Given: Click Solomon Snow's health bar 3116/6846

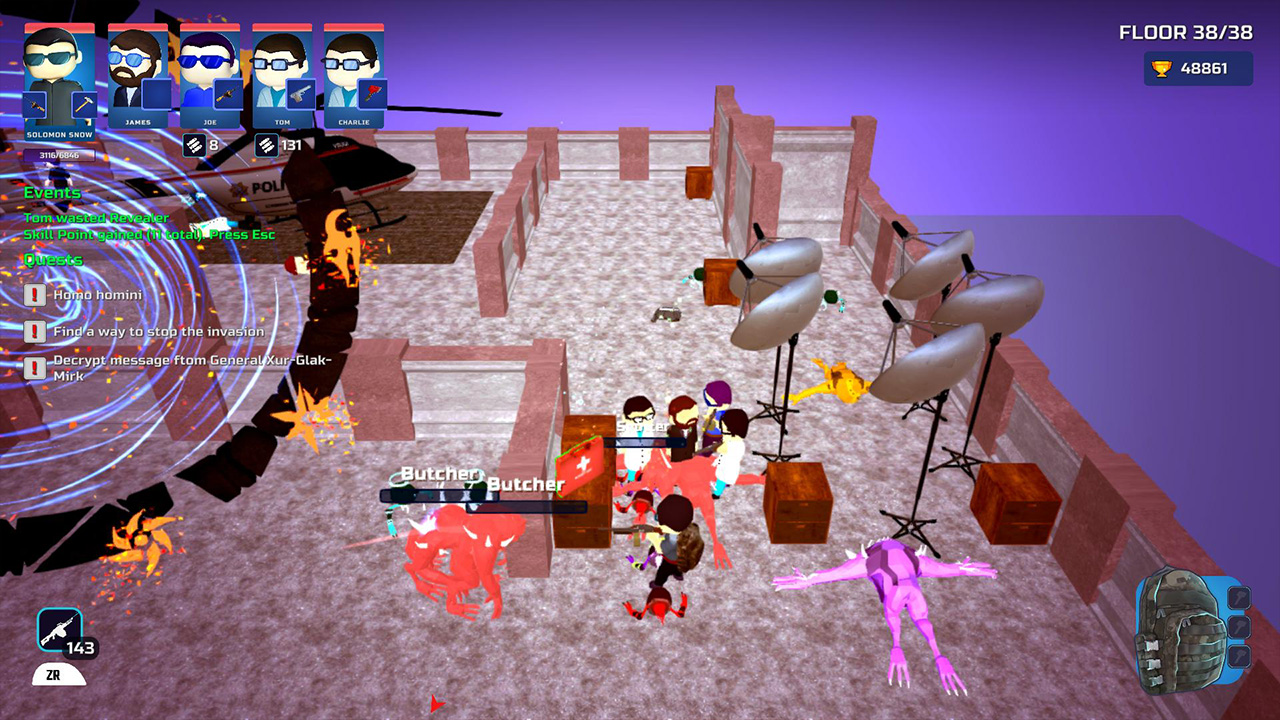Looking at the screenshot, I should click(59, 153).
